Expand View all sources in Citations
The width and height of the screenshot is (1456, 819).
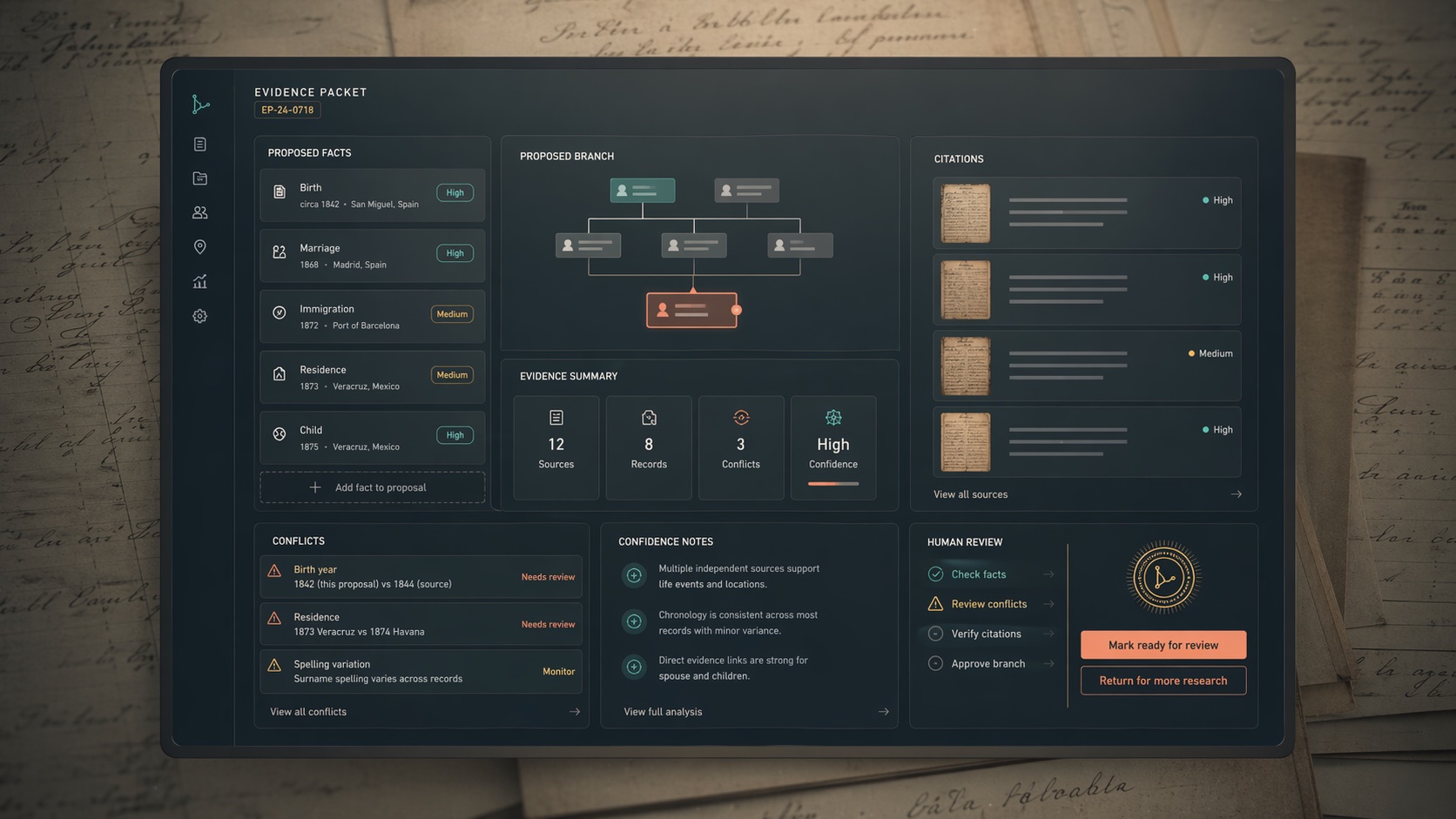970,493
